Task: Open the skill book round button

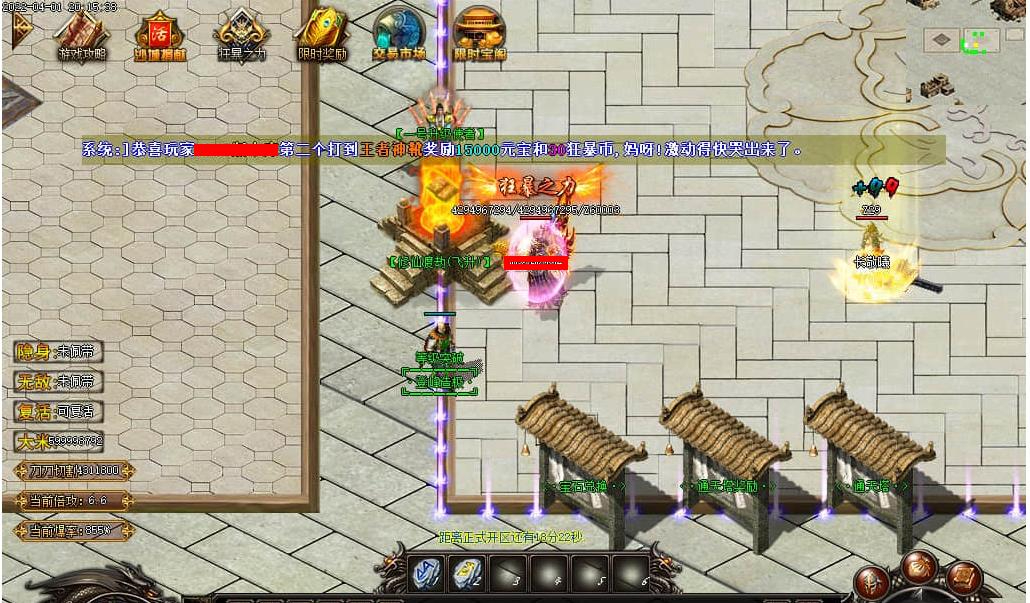Action: (x=964, y=578)
